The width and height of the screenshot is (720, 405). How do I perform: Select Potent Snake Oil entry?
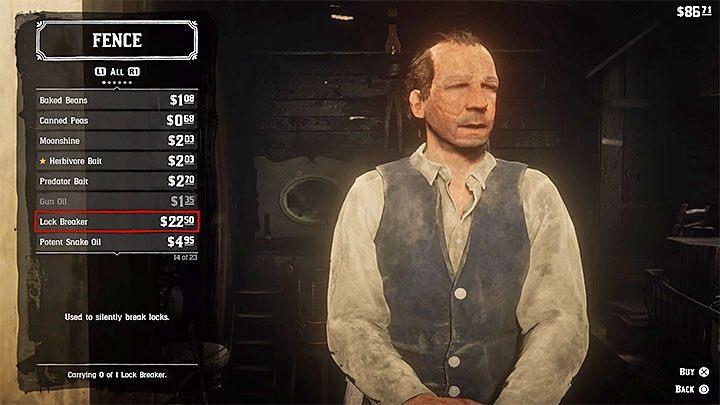116,242
